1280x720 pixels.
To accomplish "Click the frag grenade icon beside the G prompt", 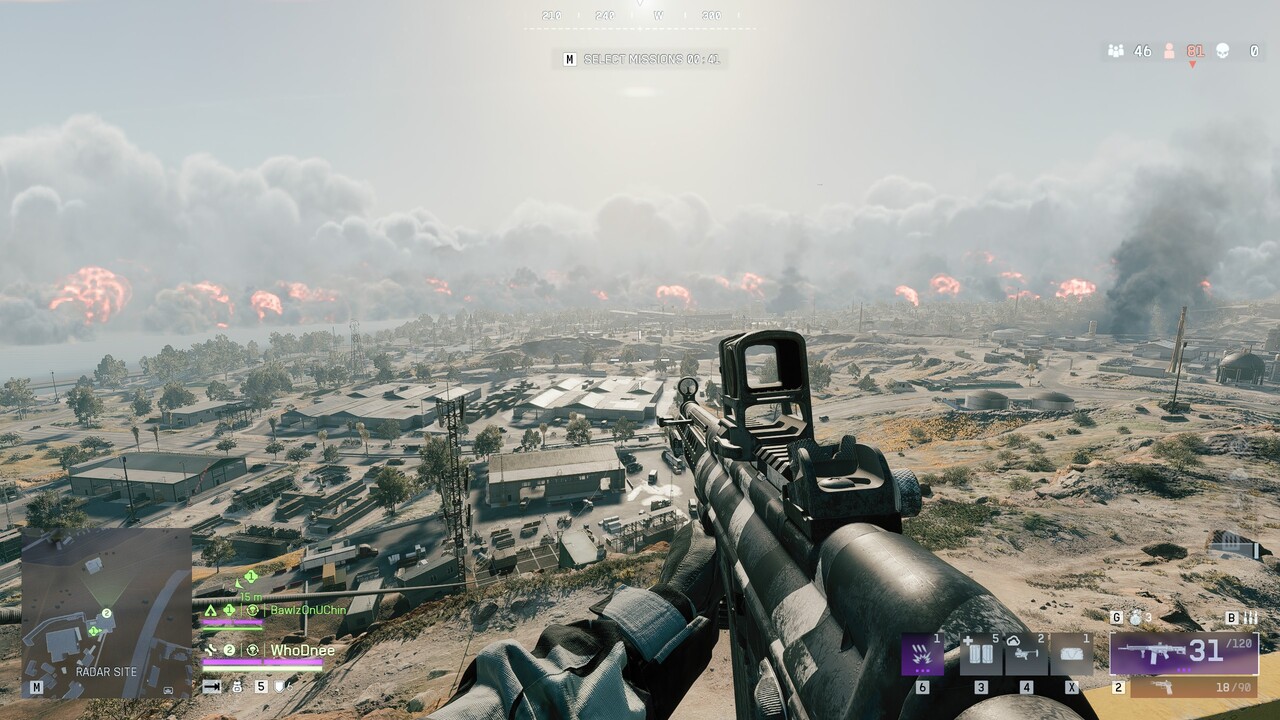I will pyautogui.click(x=1134, y=619).
